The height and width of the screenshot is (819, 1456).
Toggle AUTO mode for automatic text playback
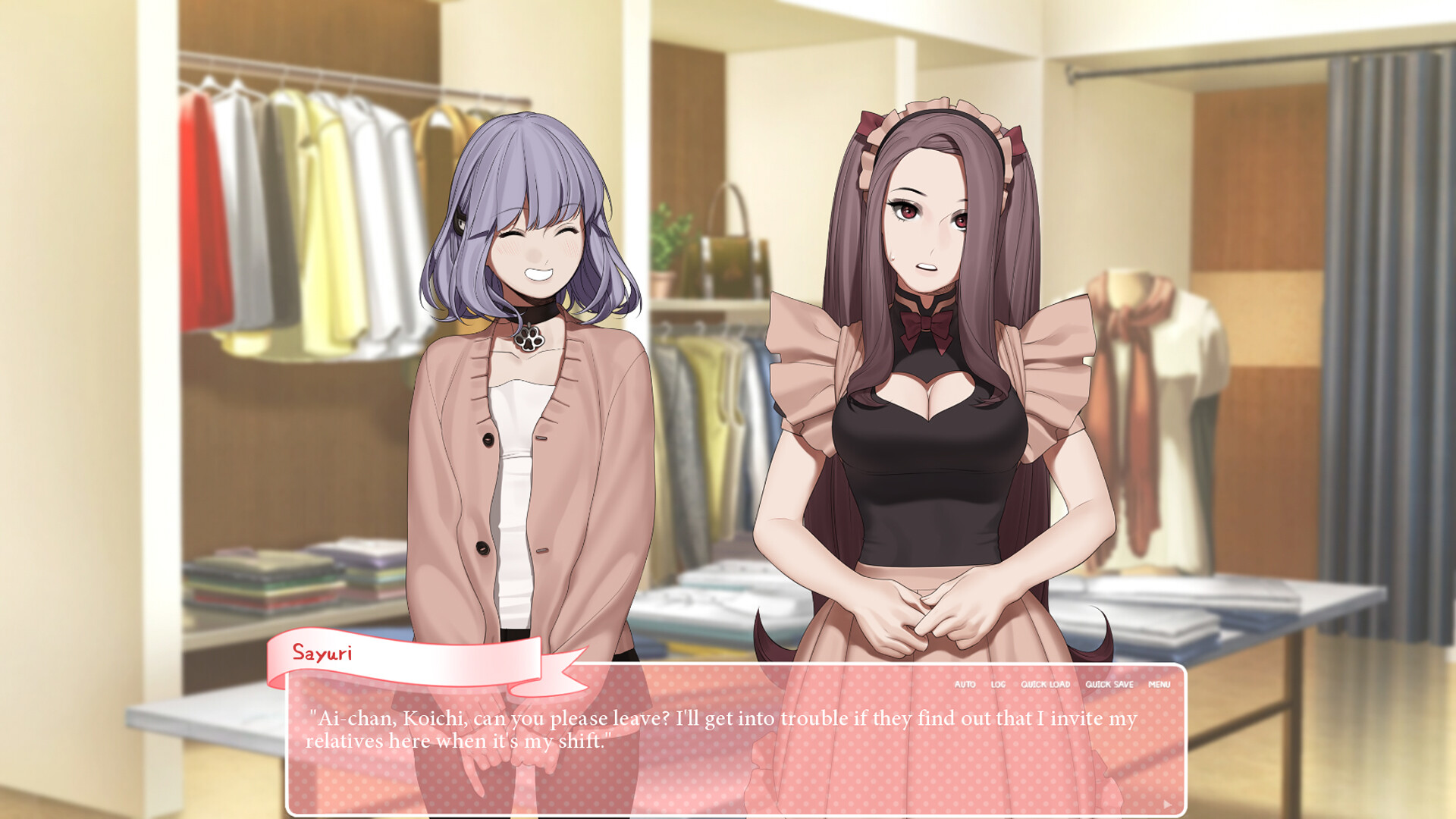click(965, 684)
